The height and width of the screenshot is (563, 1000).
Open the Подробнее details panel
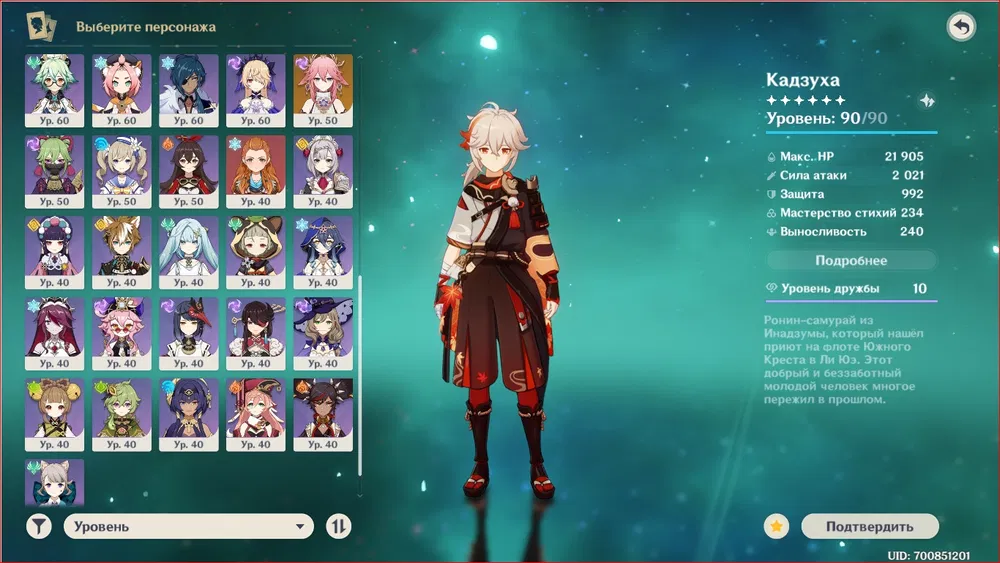pyautogui.click(x=851, y=260)
